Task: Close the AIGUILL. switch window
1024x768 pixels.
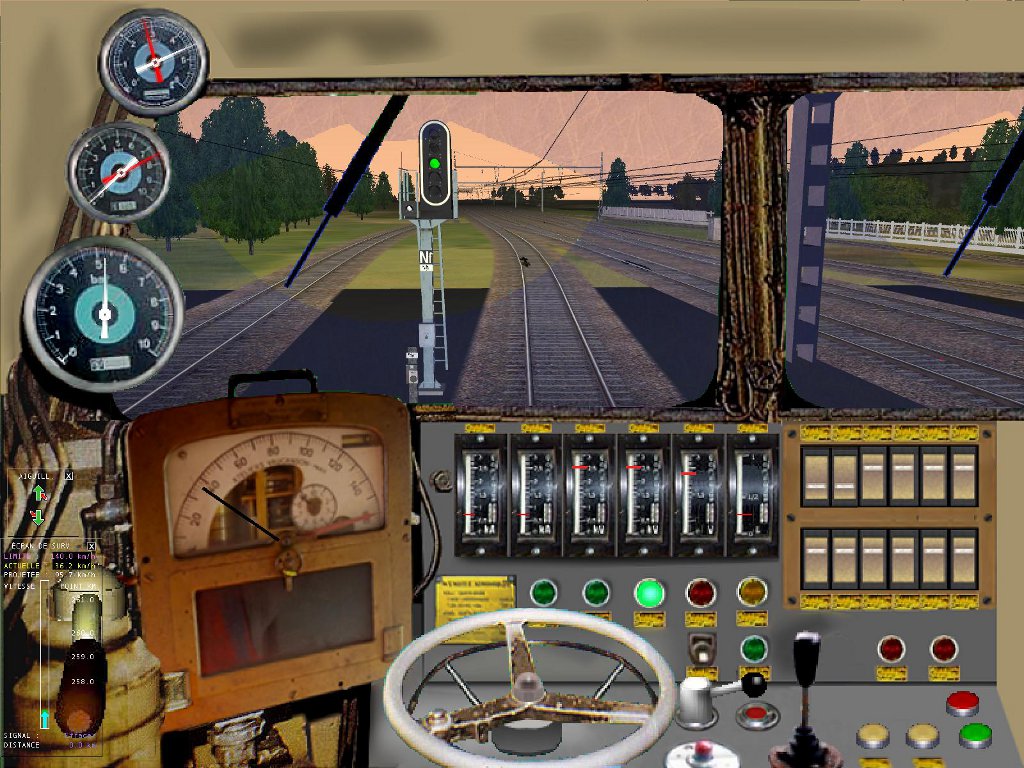Action: click(69, 477)
